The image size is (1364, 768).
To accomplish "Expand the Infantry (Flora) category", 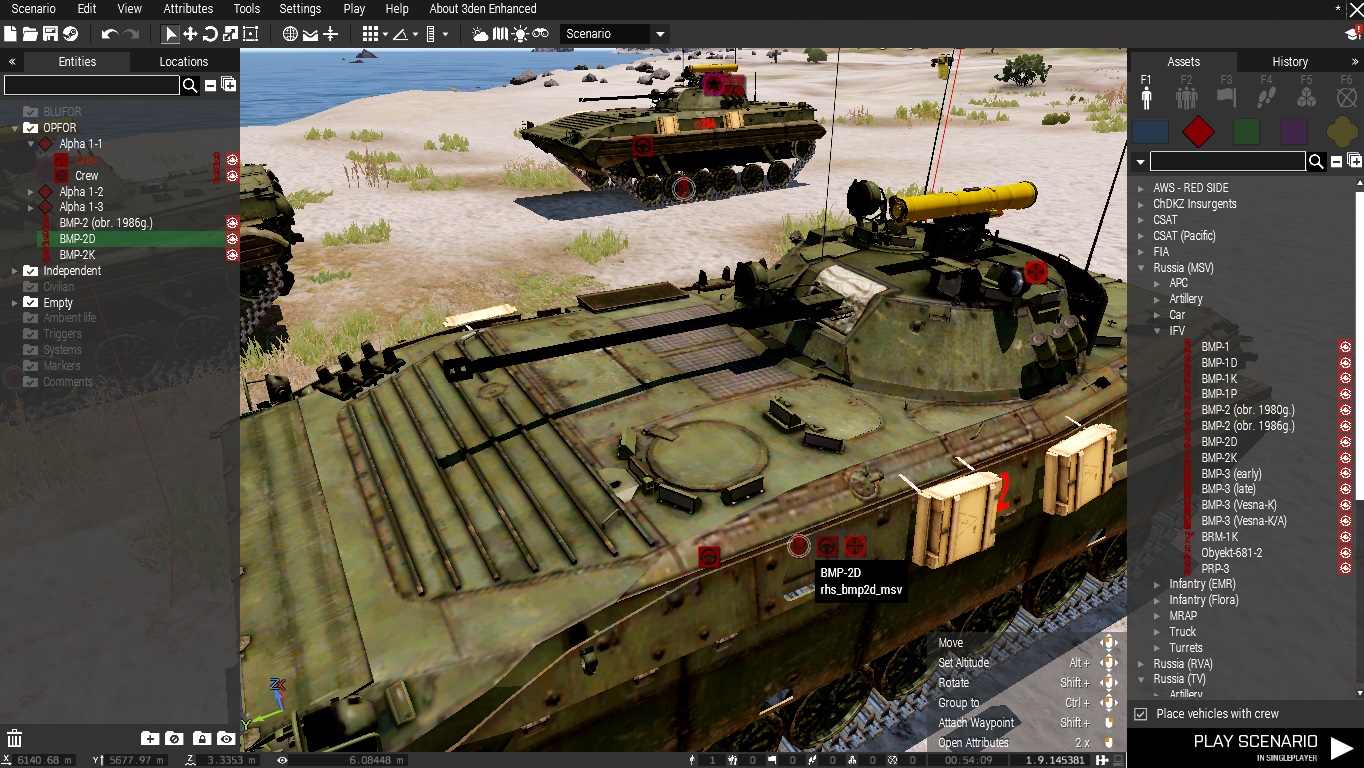I will [1158, 600].
